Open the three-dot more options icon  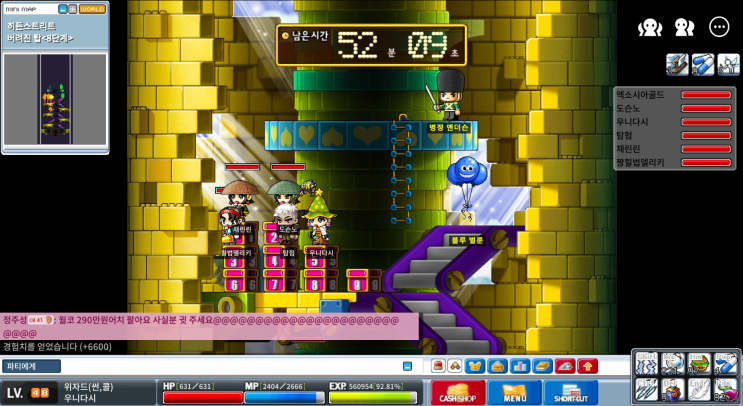point(719,27)
